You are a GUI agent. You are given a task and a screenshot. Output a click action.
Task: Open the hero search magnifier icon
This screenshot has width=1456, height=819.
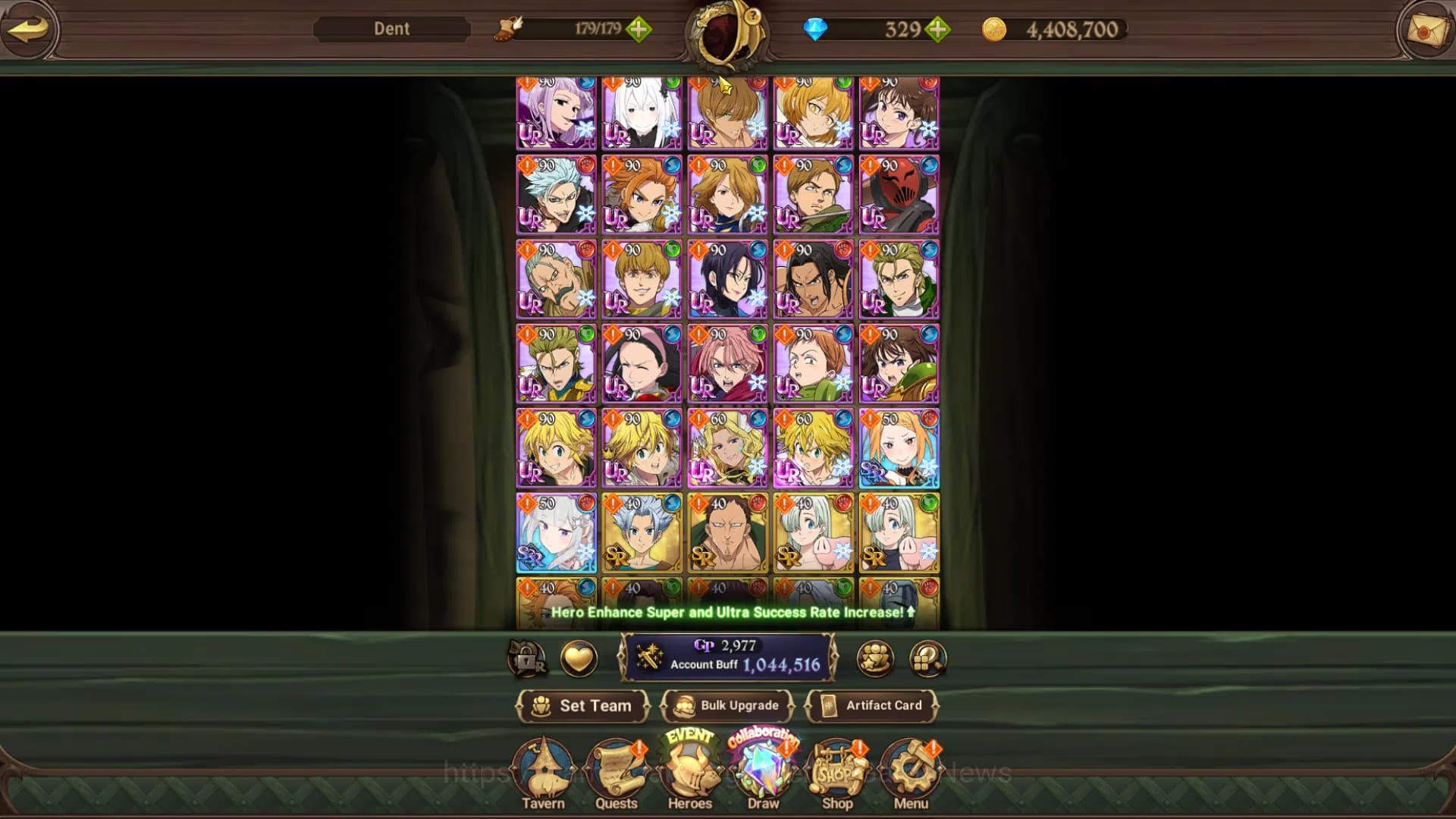point(927,659)
